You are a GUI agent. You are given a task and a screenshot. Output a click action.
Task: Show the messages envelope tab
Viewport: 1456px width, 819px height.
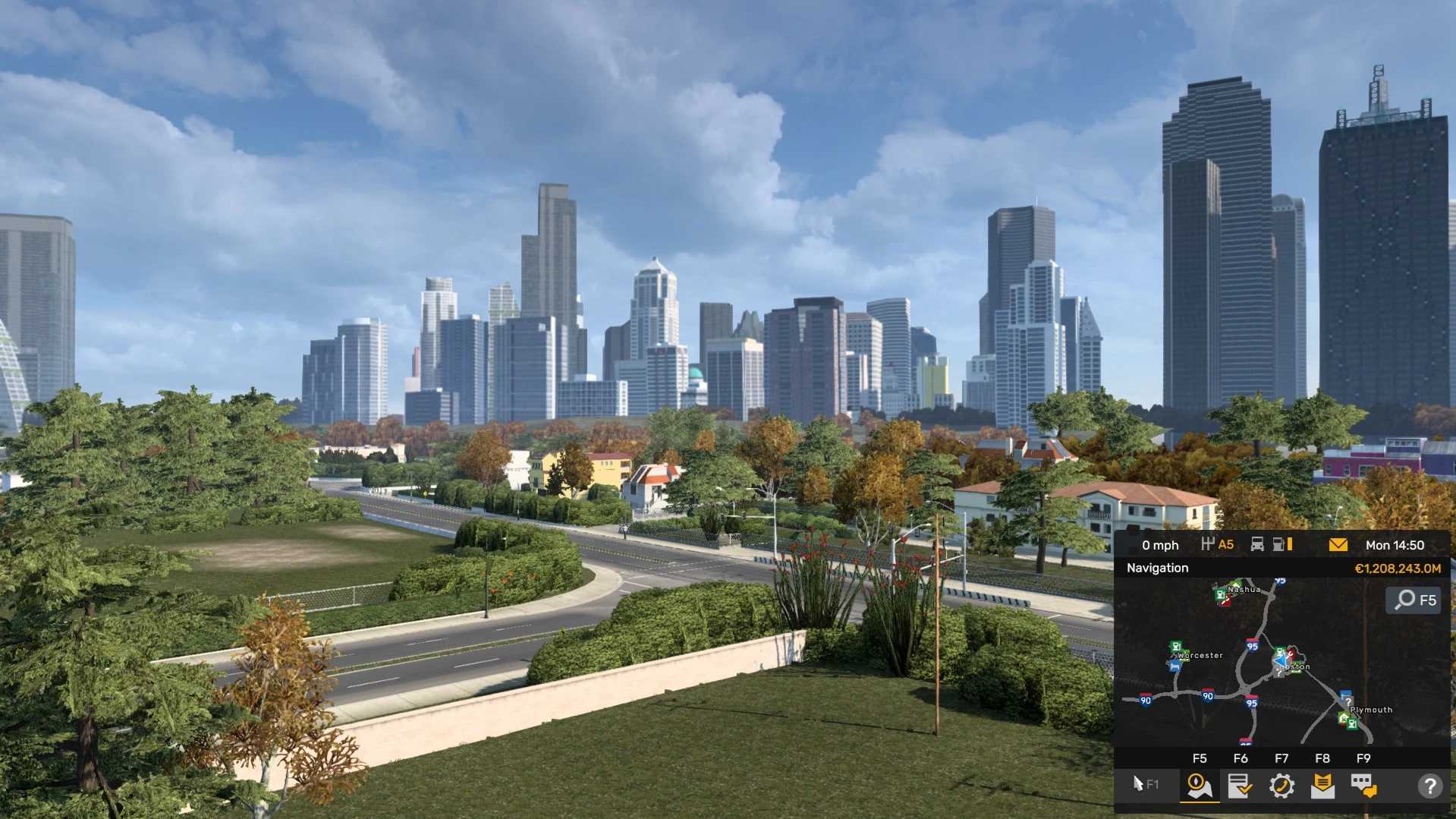click(x=1322, y=786)
